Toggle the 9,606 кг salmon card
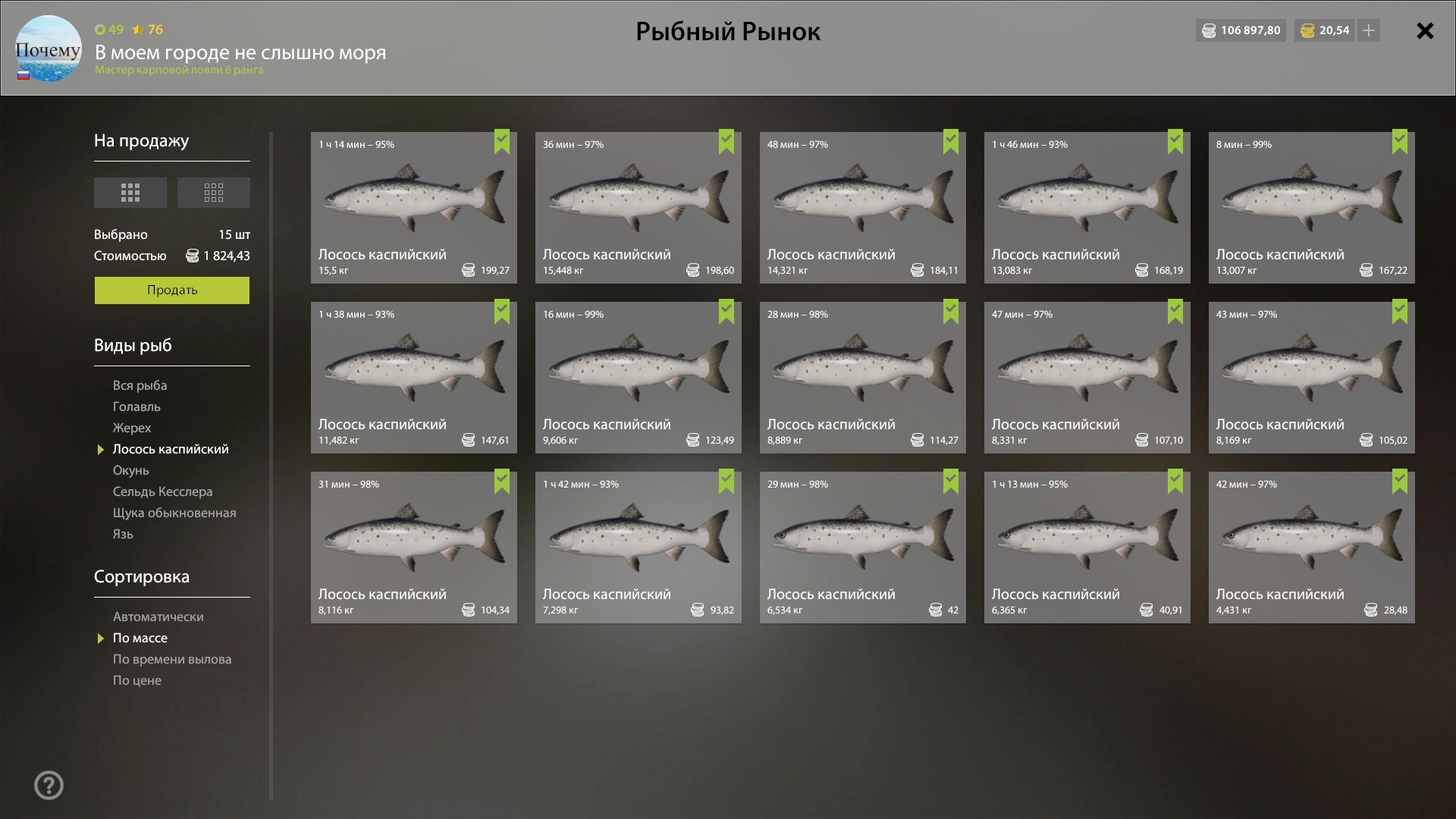The width and height of the screenshot is (1456, 819). click(x=638, y=378)
